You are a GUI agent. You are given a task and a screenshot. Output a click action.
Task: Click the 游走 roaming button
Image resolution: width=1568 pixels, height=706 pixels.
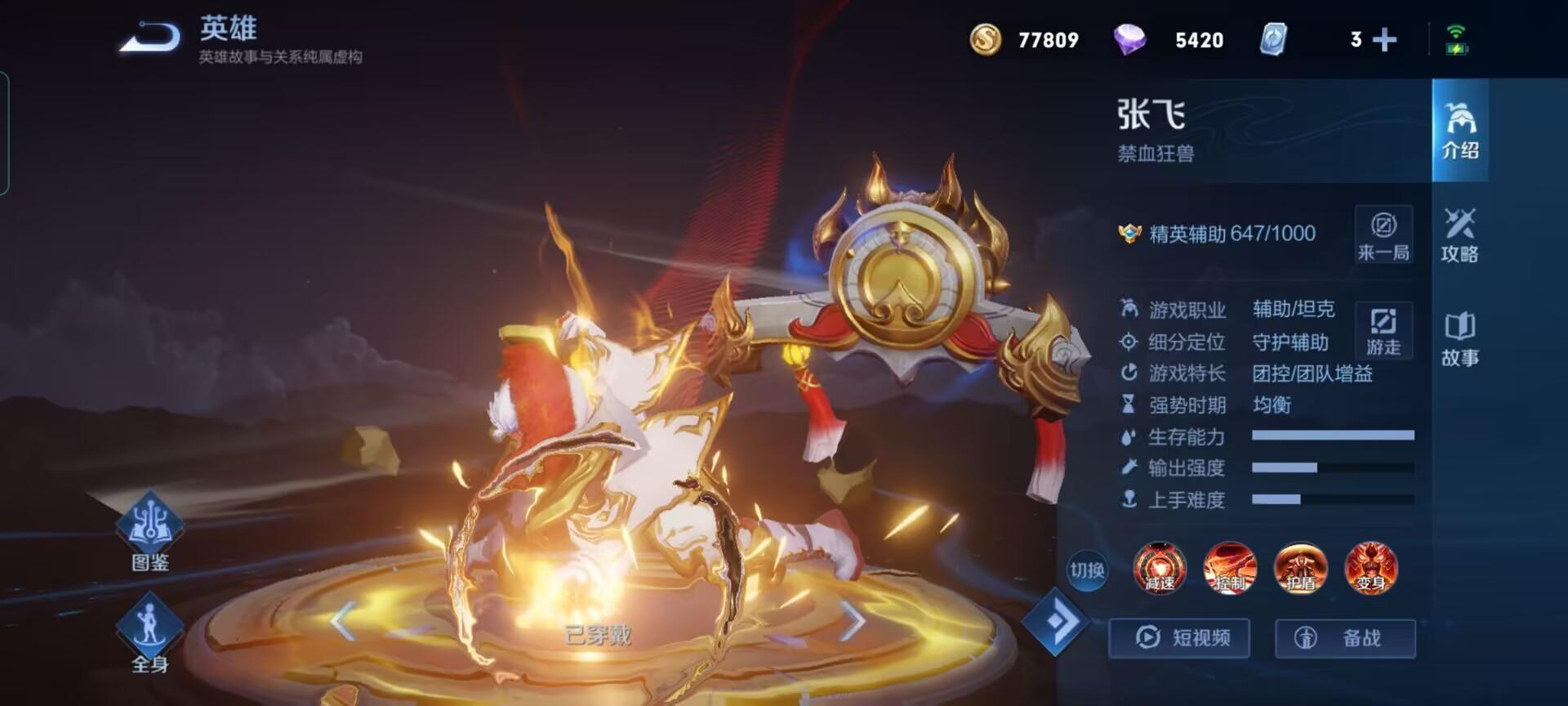click(1383, 329)
